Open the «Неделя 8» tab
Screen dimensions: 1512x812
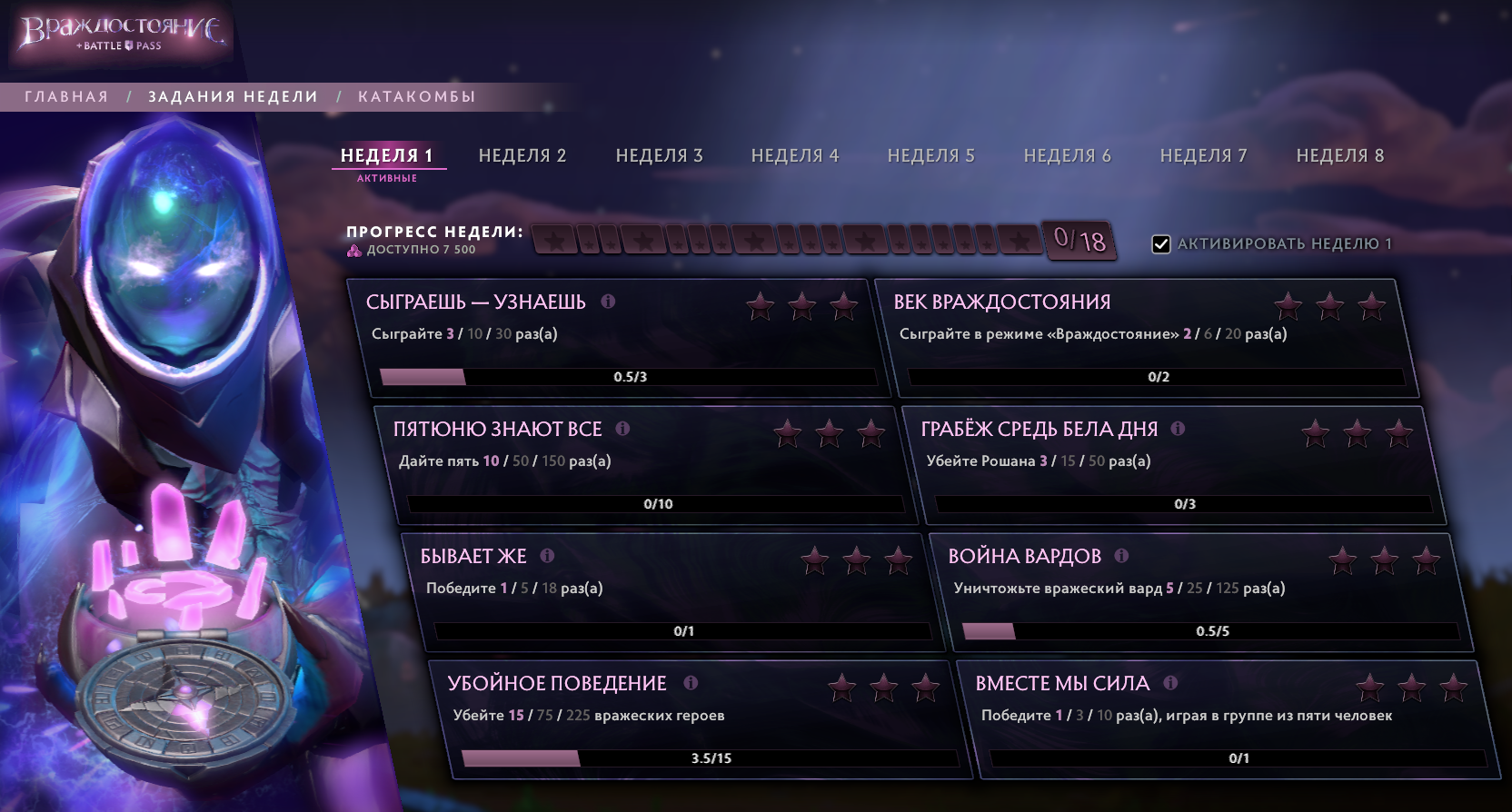tap(1341, 154)
